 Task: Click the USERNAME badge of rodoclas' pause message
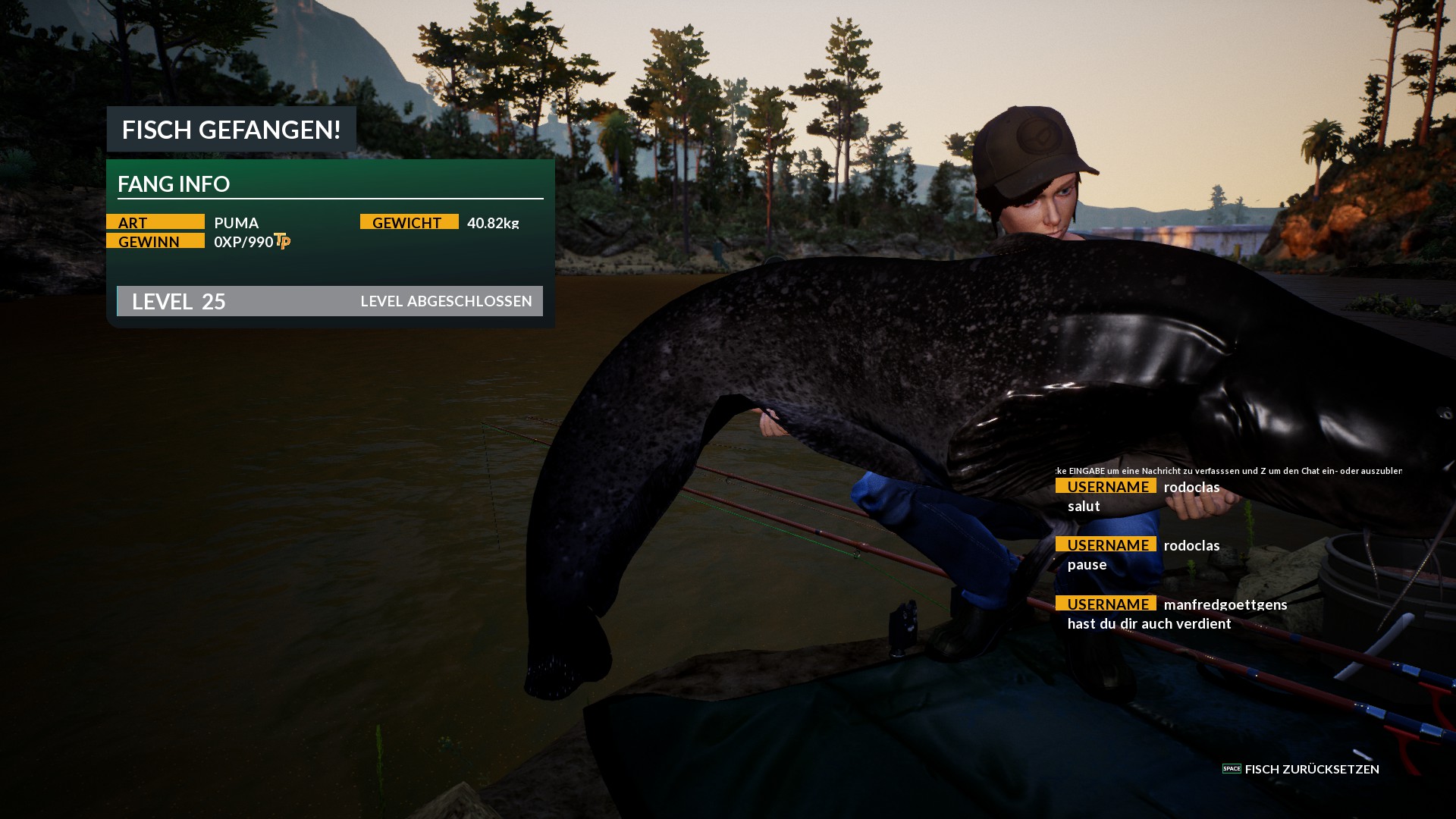(x=1106, y=545)
